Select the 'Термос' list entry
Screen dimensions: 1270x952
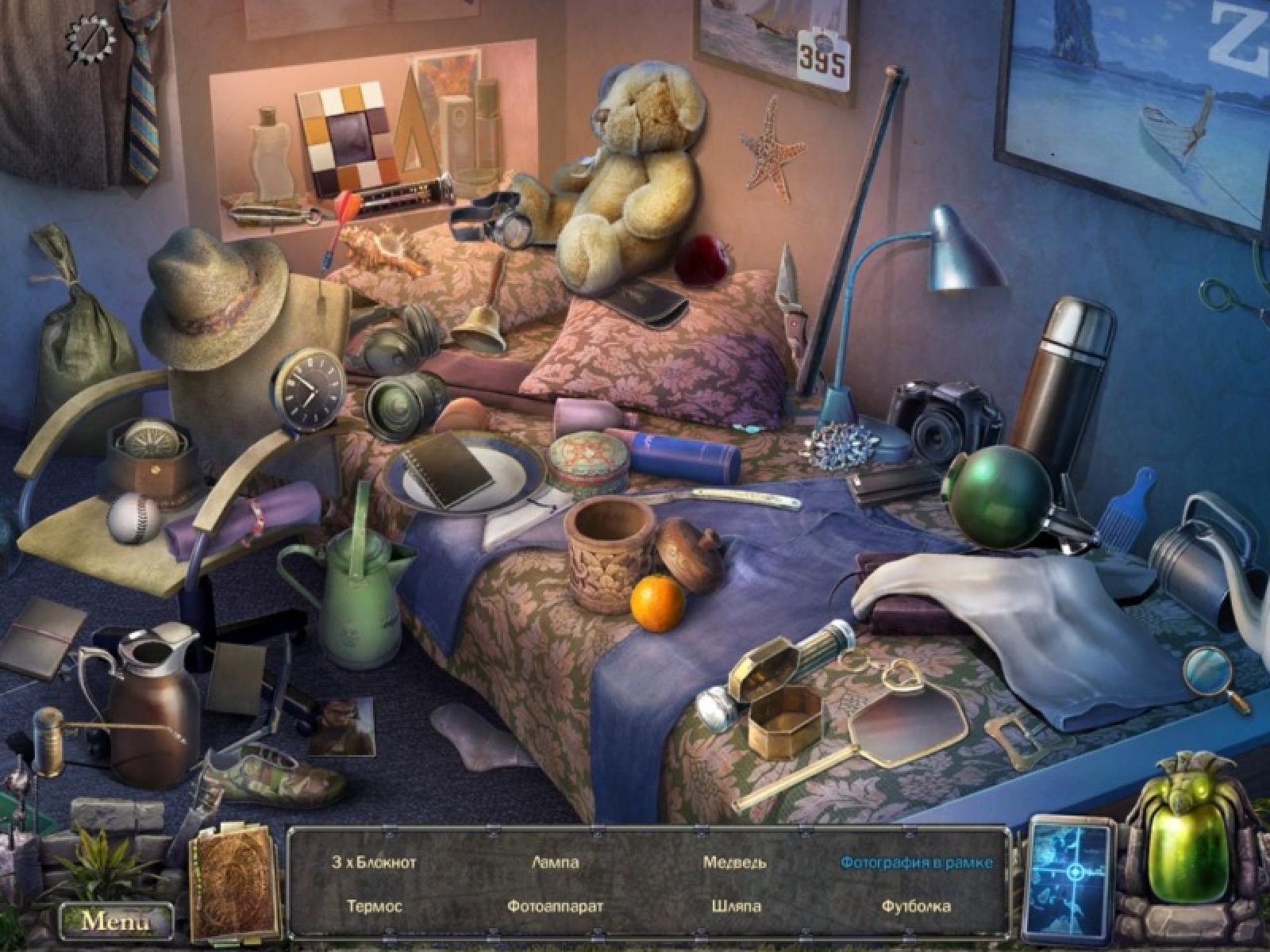(375, 905)
